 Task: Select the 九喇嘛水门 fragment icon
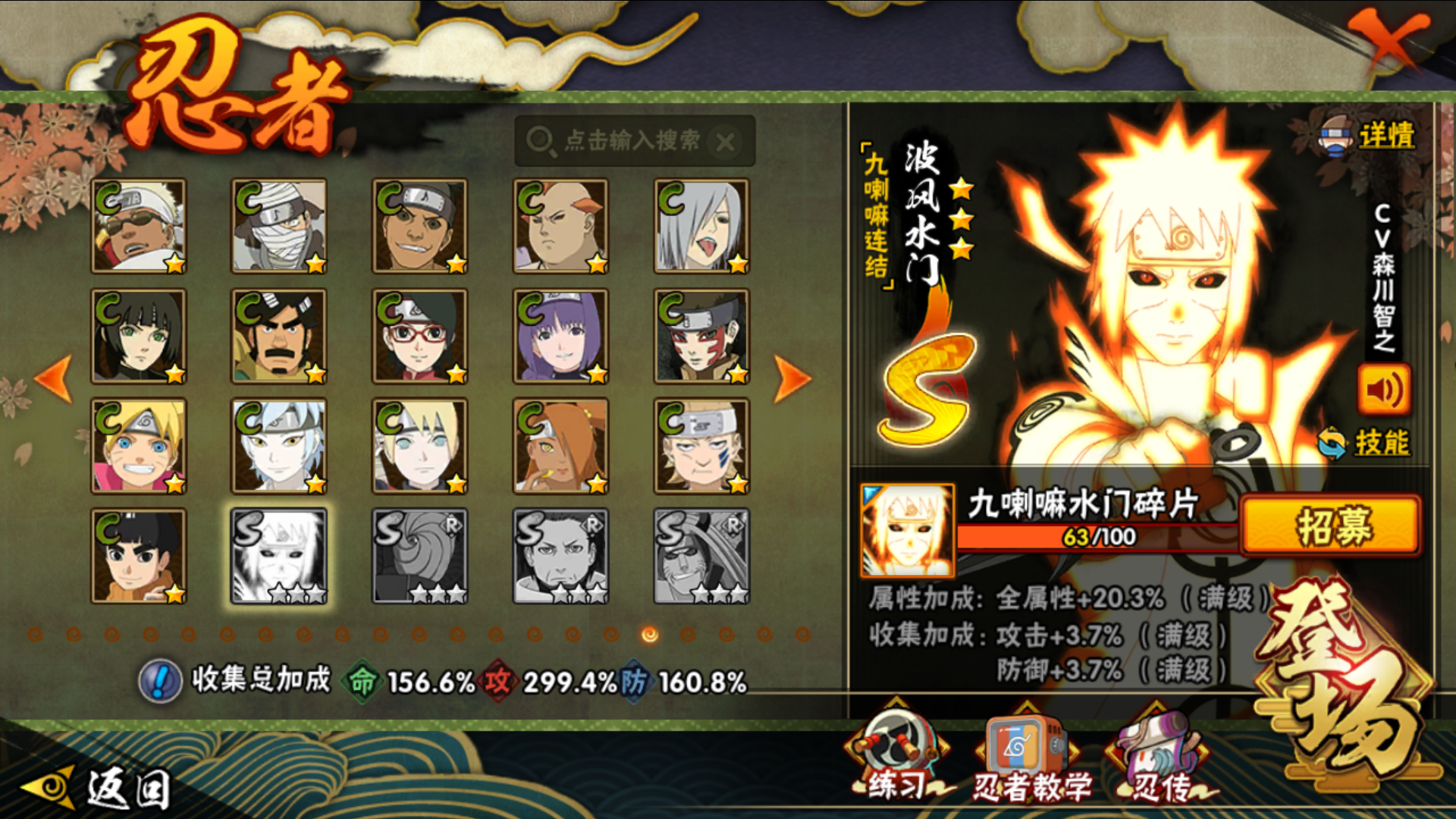pyautogui.click(x=907, y=530)
